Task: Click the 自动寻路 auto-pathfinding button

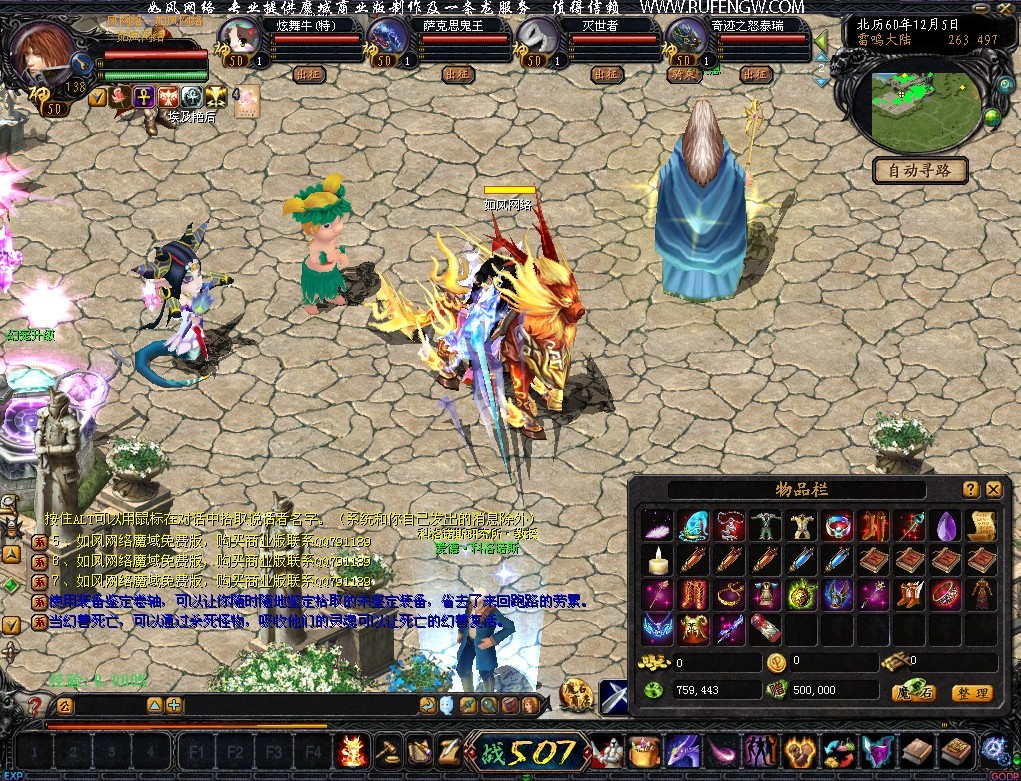Action: click(x=920, y=170)
